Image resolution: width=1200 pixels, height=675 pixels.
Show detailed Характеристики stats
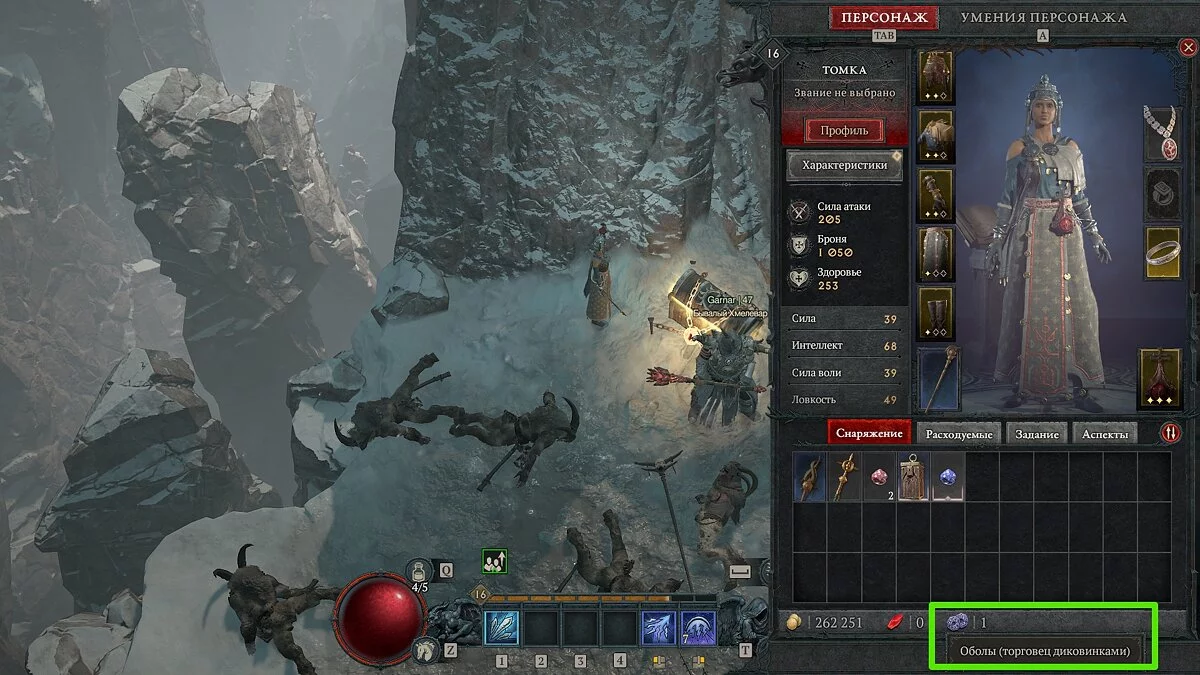pyautogui.click(x=845, y=166)
